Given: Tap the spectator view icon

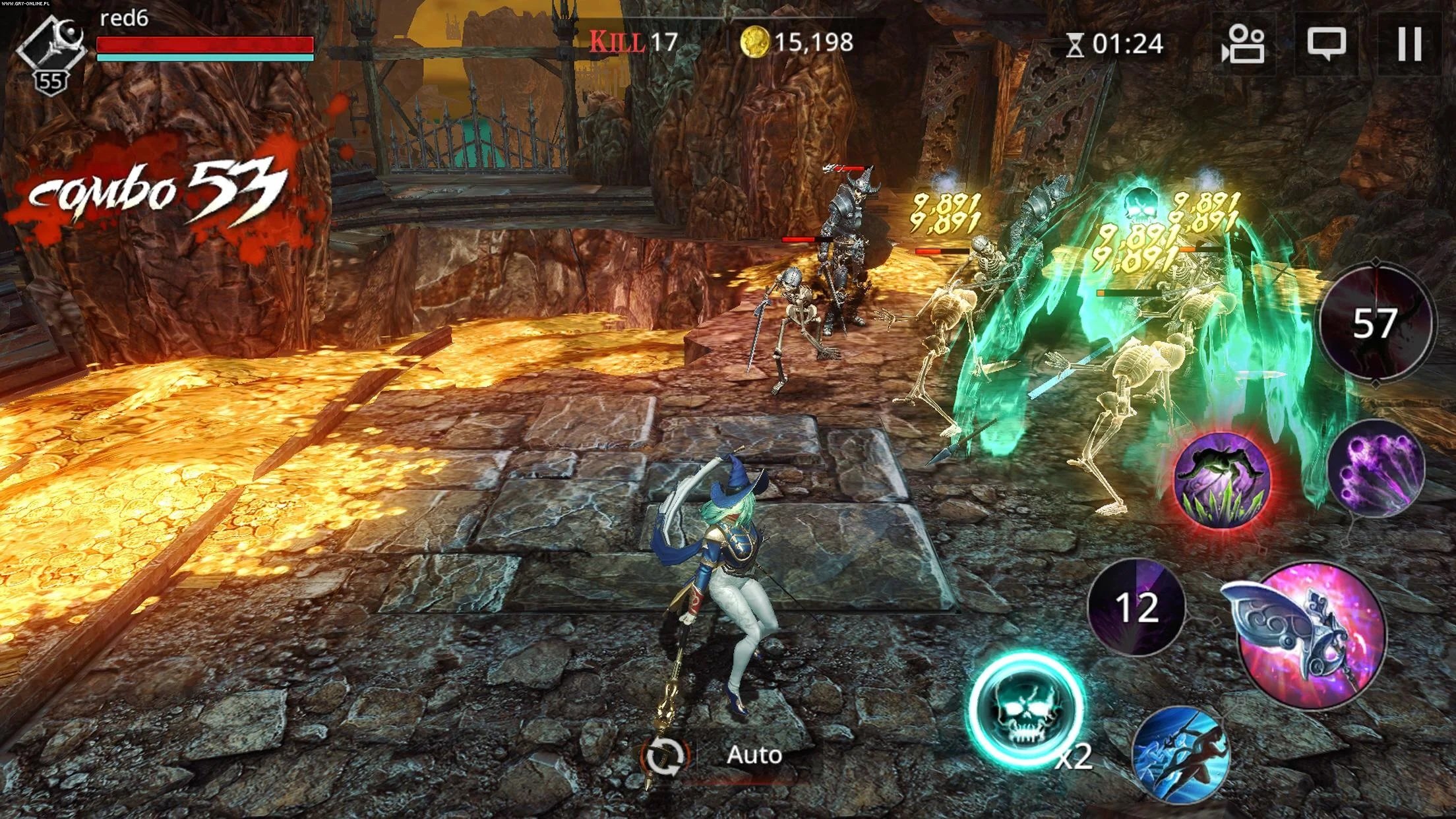Looking at the screenshot, I should point(1245,44).
